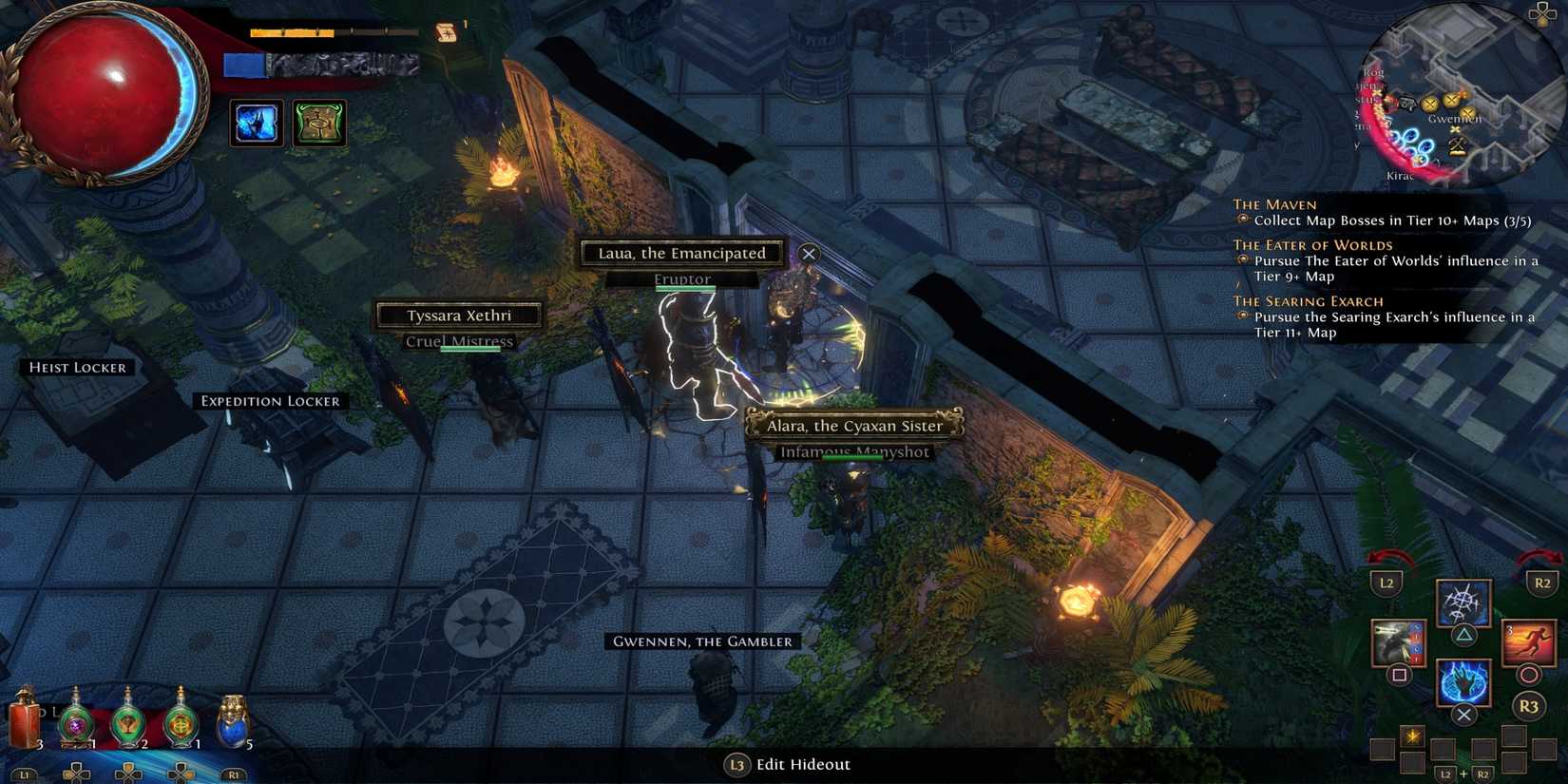Open the Expedition Locker
Image resolution: width=1568 pixels, height=784 pixels.
(271, 401)
